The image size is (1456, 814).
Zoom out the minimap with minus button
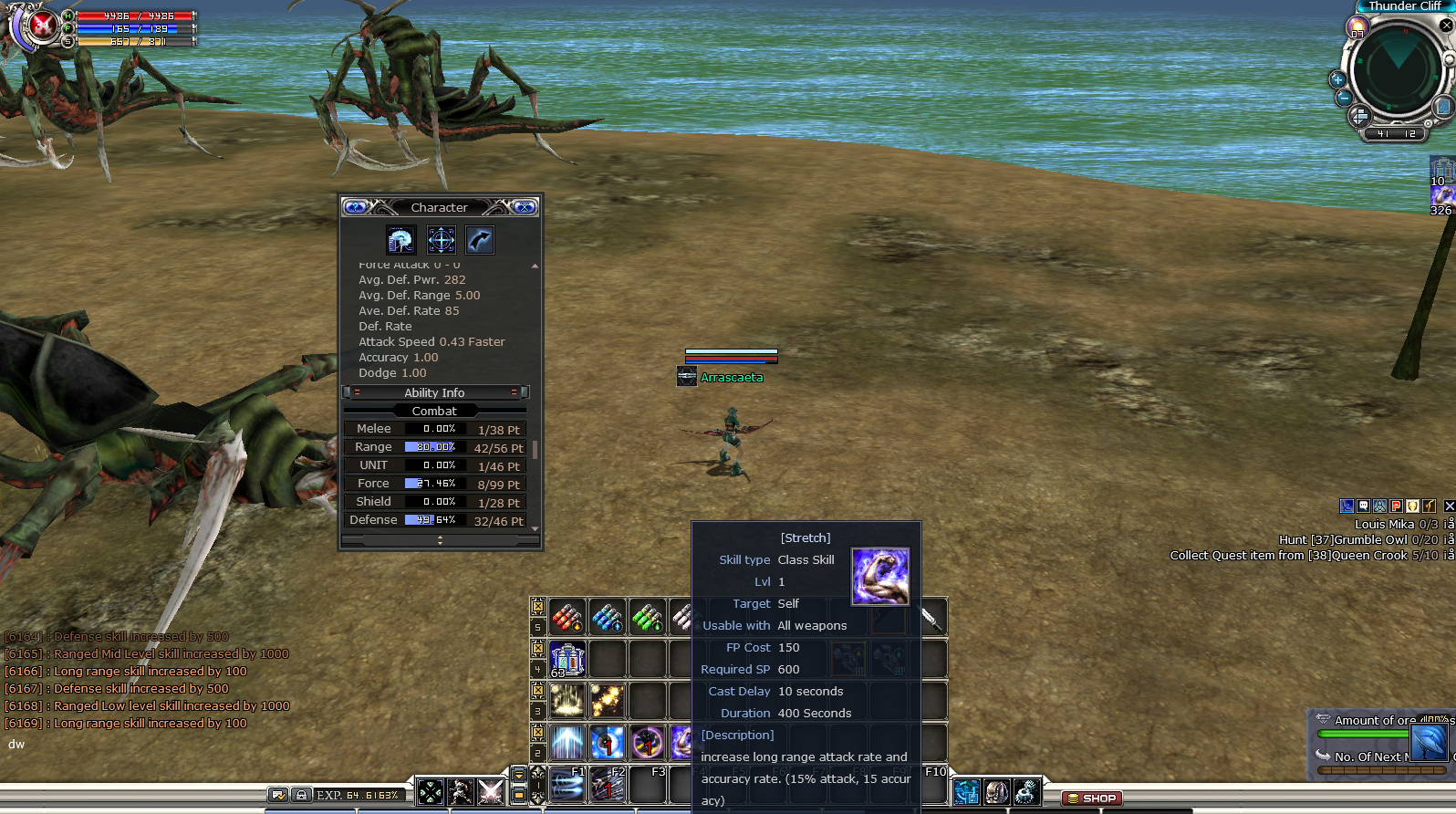(1343, 98)
